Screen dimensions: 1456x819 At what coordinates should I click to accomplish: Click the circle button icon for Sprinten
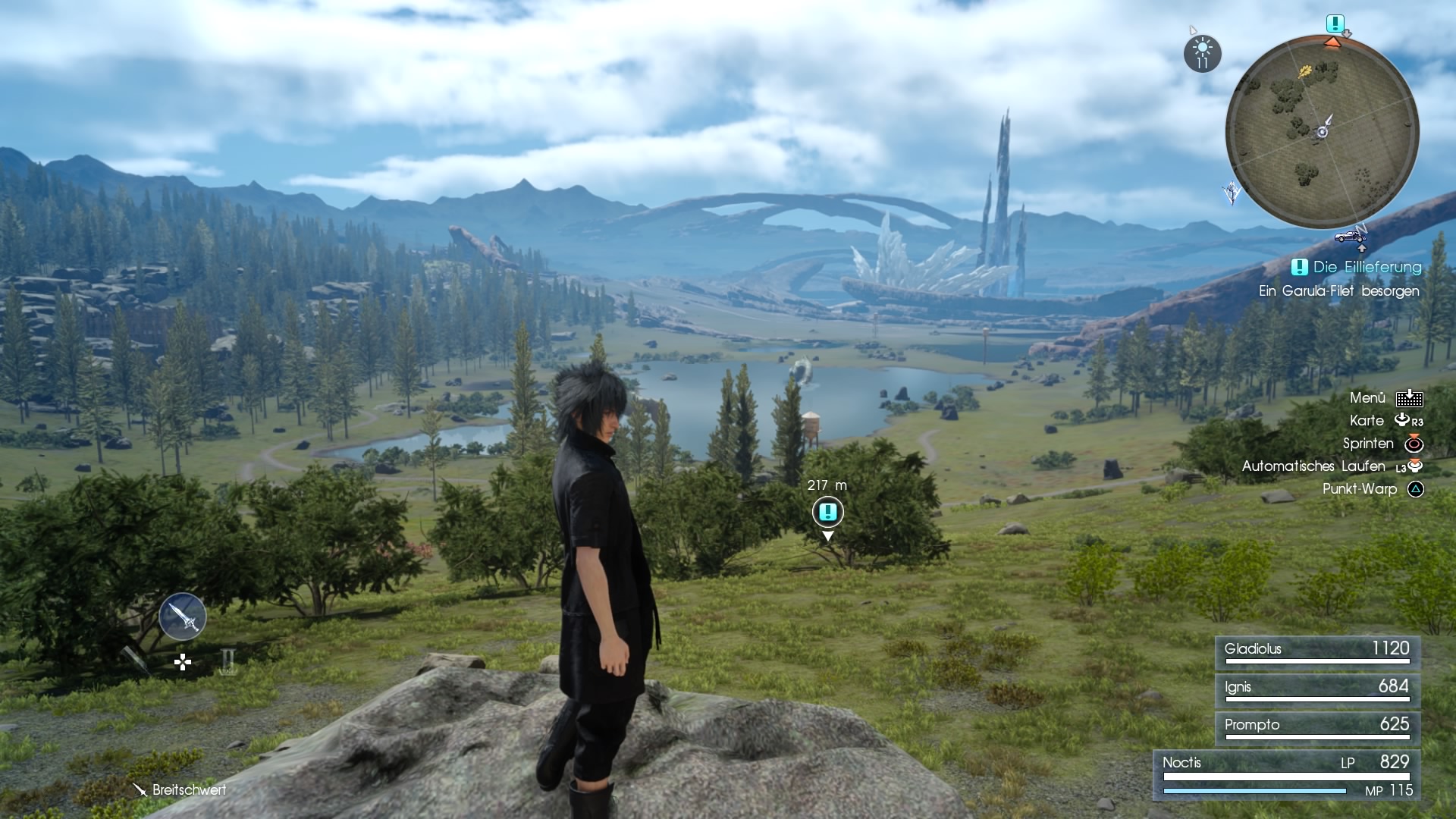1414,444
